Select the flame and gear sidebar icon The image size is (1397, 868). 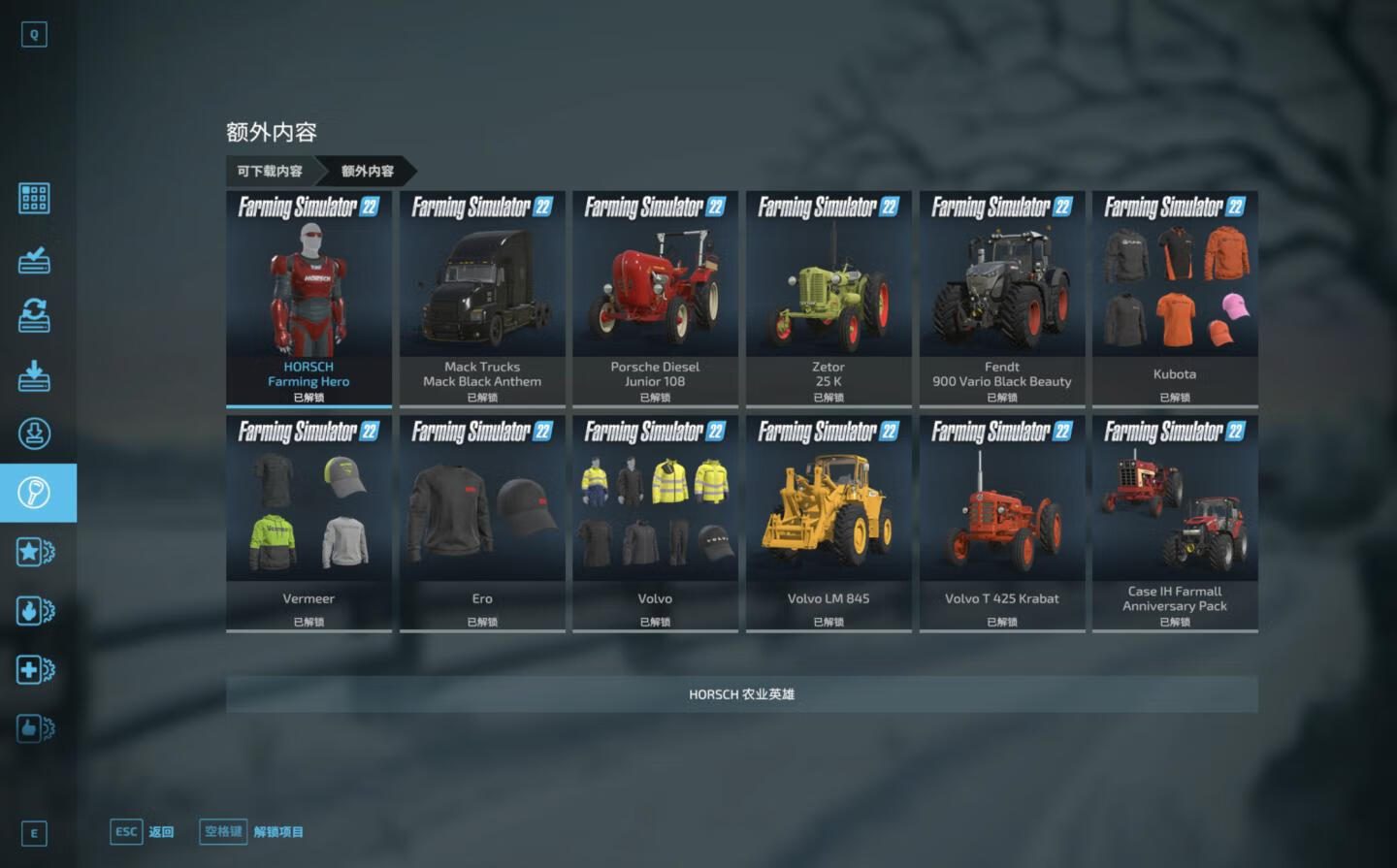[x=35, y=611]
